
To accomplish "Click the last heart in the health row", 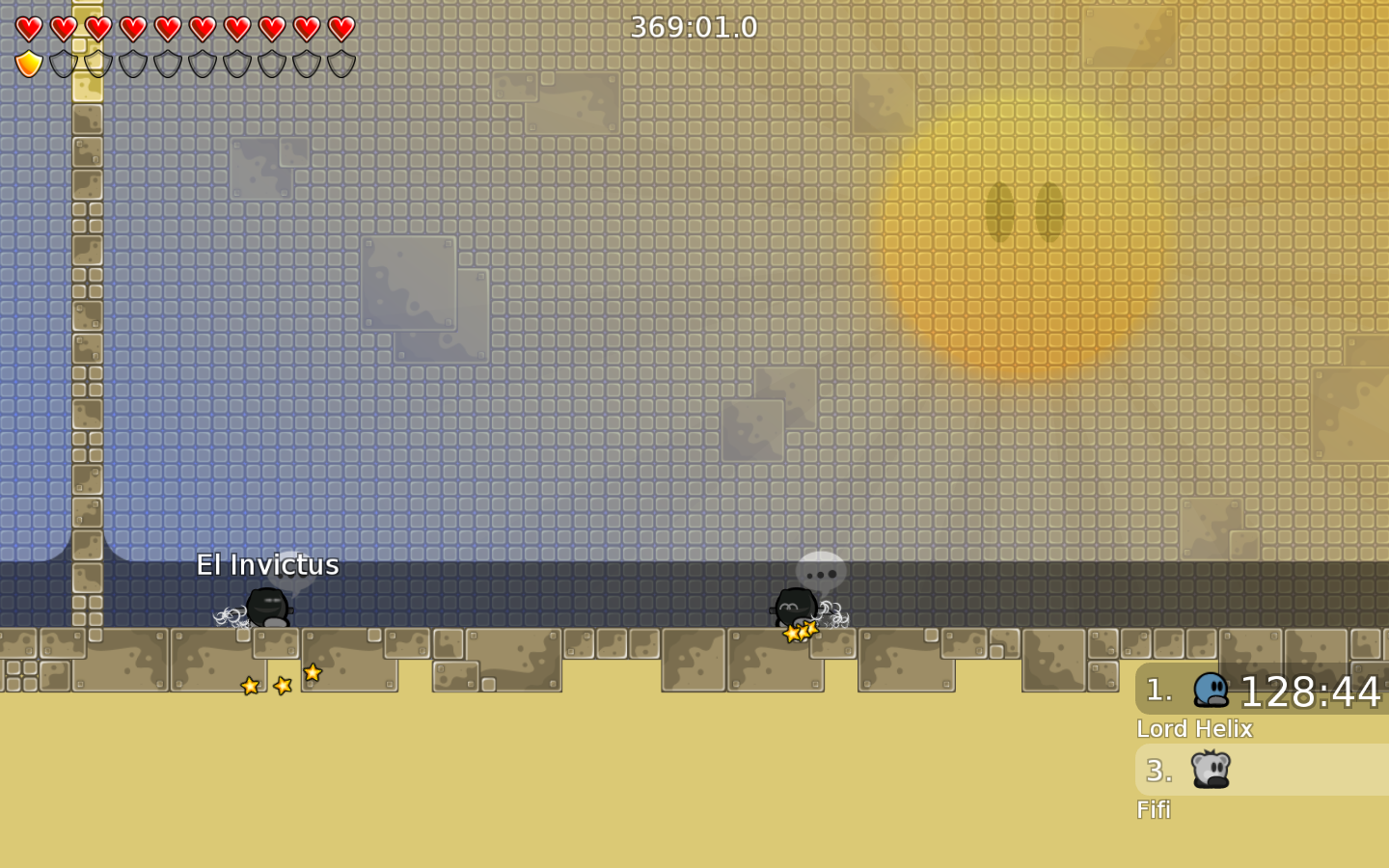I will point(340,28).
